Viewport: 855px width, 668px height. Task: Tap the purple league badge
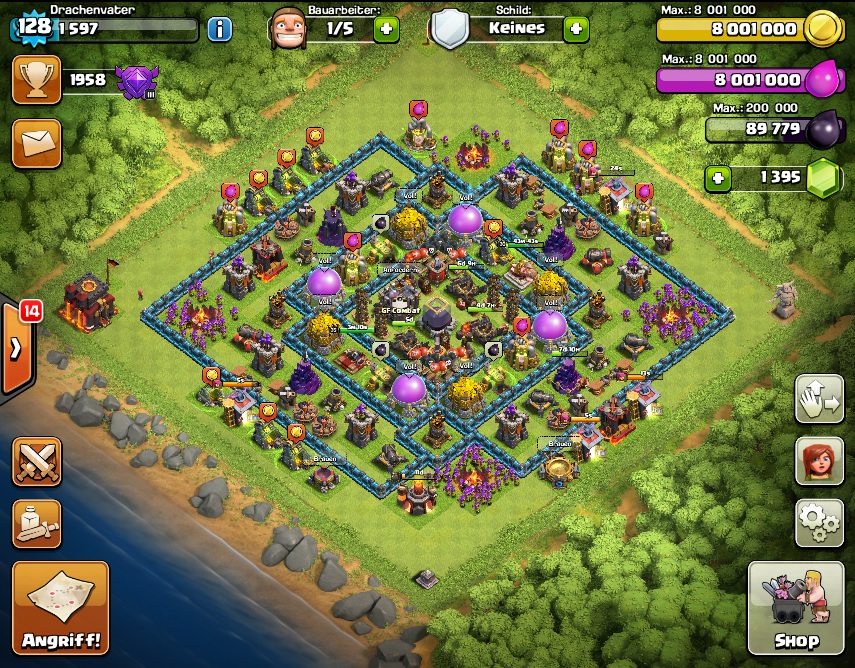tap(136, 81)
